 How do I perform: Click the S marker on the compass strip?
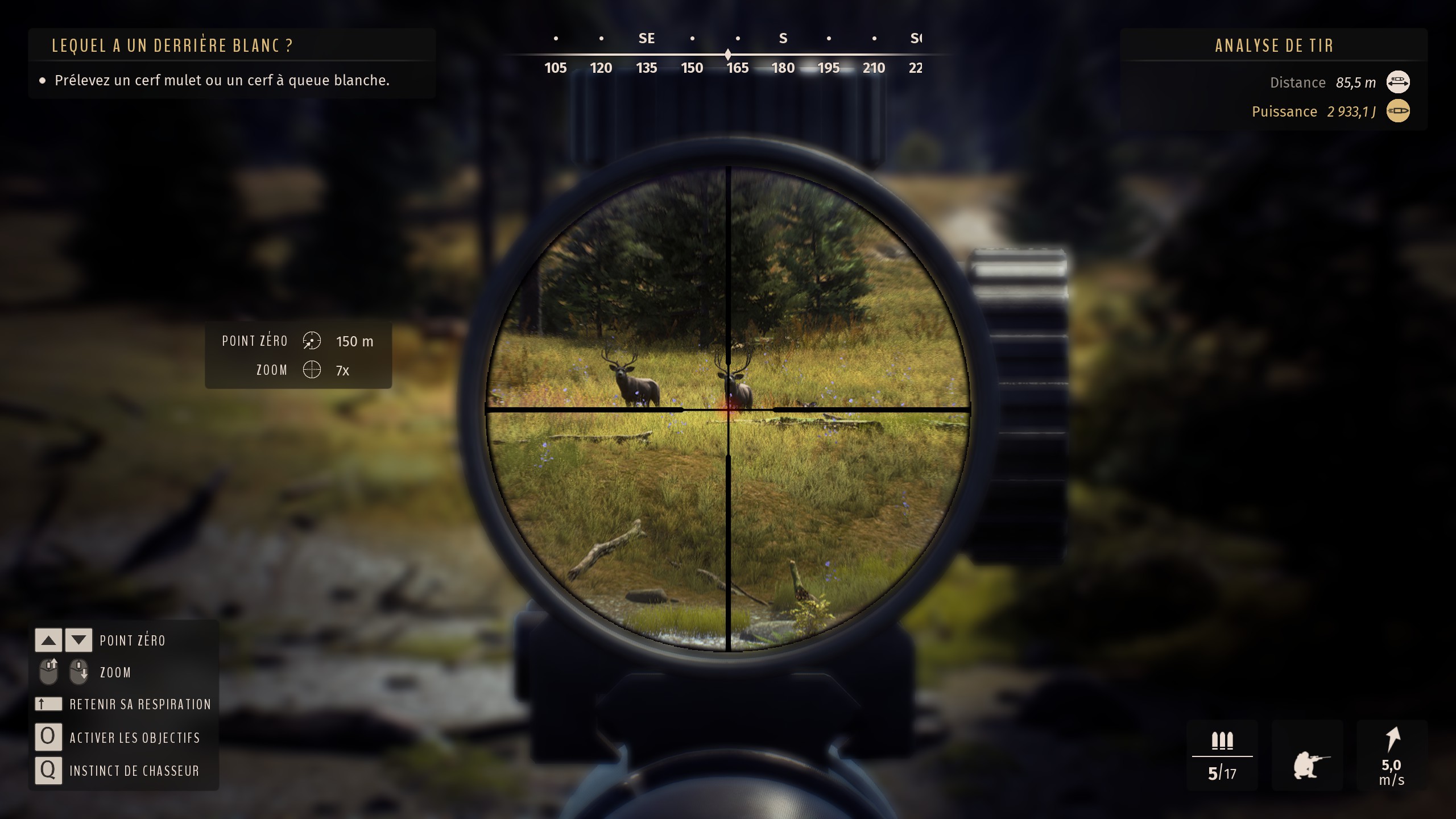(783, 38)
